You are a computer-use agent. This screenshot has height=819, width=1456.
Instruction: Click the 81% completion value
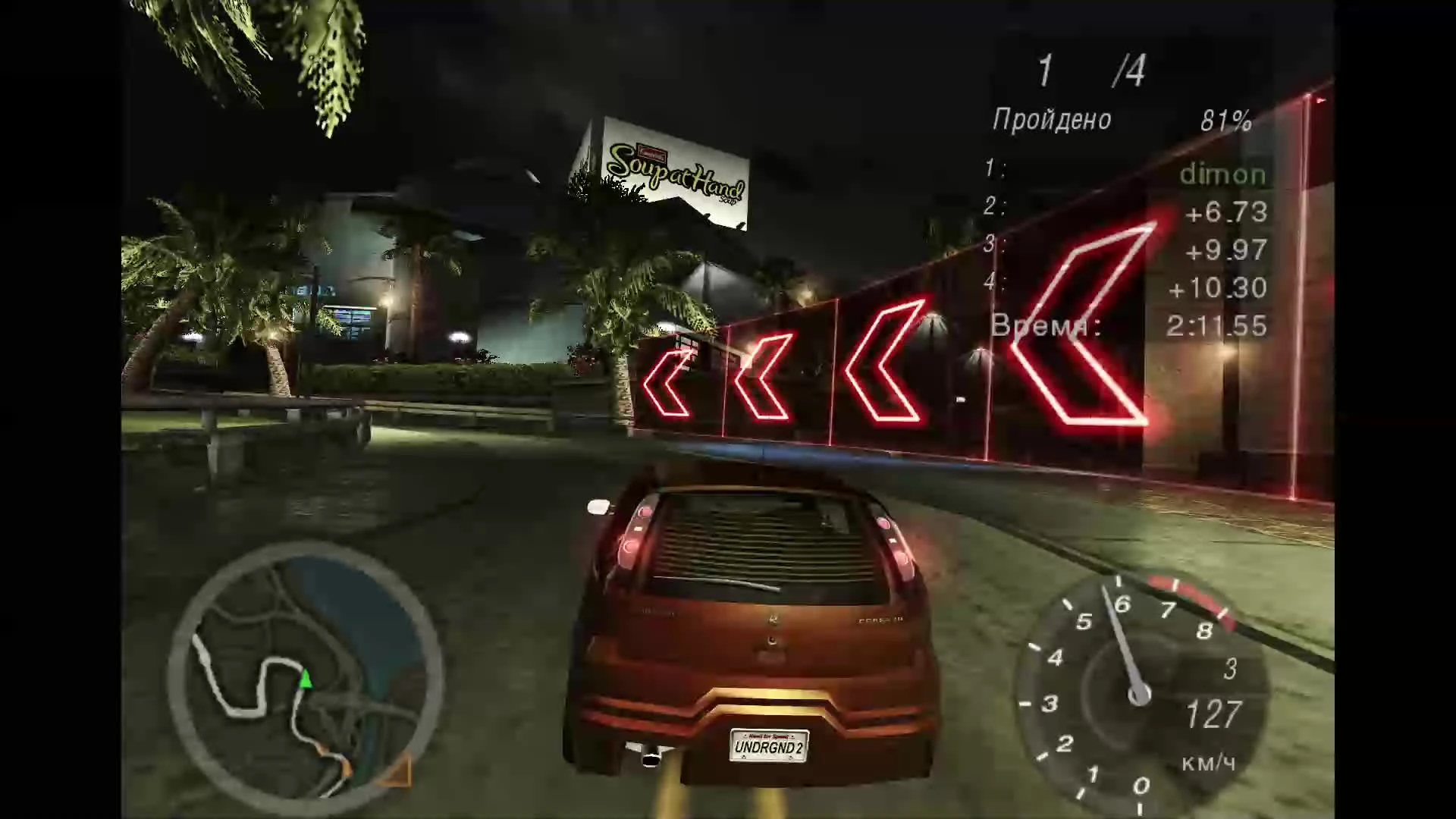1225,119
